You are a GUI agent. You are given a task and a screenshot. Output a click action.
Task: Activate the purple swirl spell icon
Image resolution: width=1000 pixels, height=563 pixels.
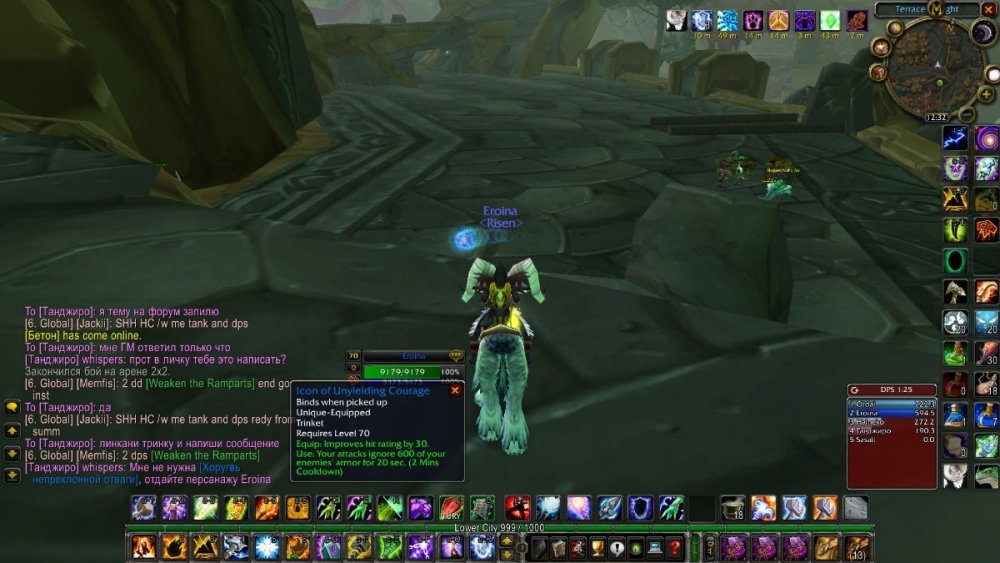(x=987, y=139)
